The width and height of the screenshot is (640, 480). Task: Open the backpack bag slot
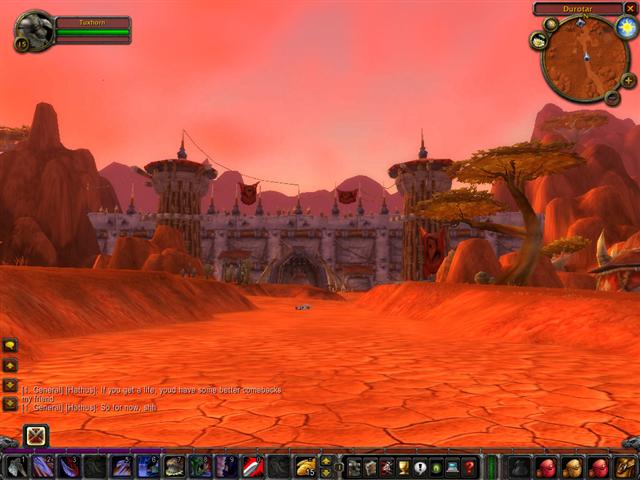(x=625, y=467)
